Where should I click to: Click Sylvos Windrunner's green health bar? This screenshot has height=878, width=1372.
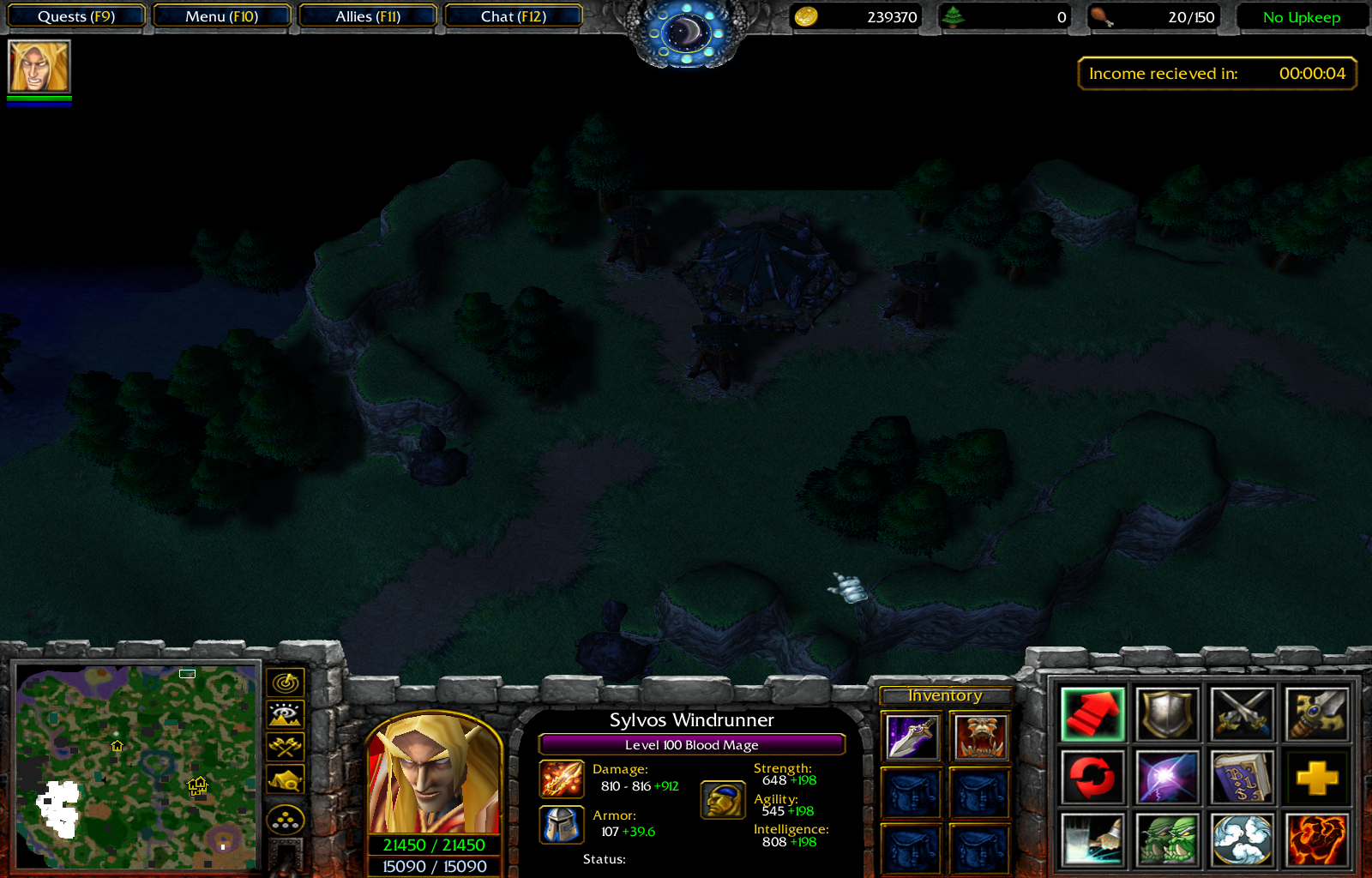(x=433, y=844)
